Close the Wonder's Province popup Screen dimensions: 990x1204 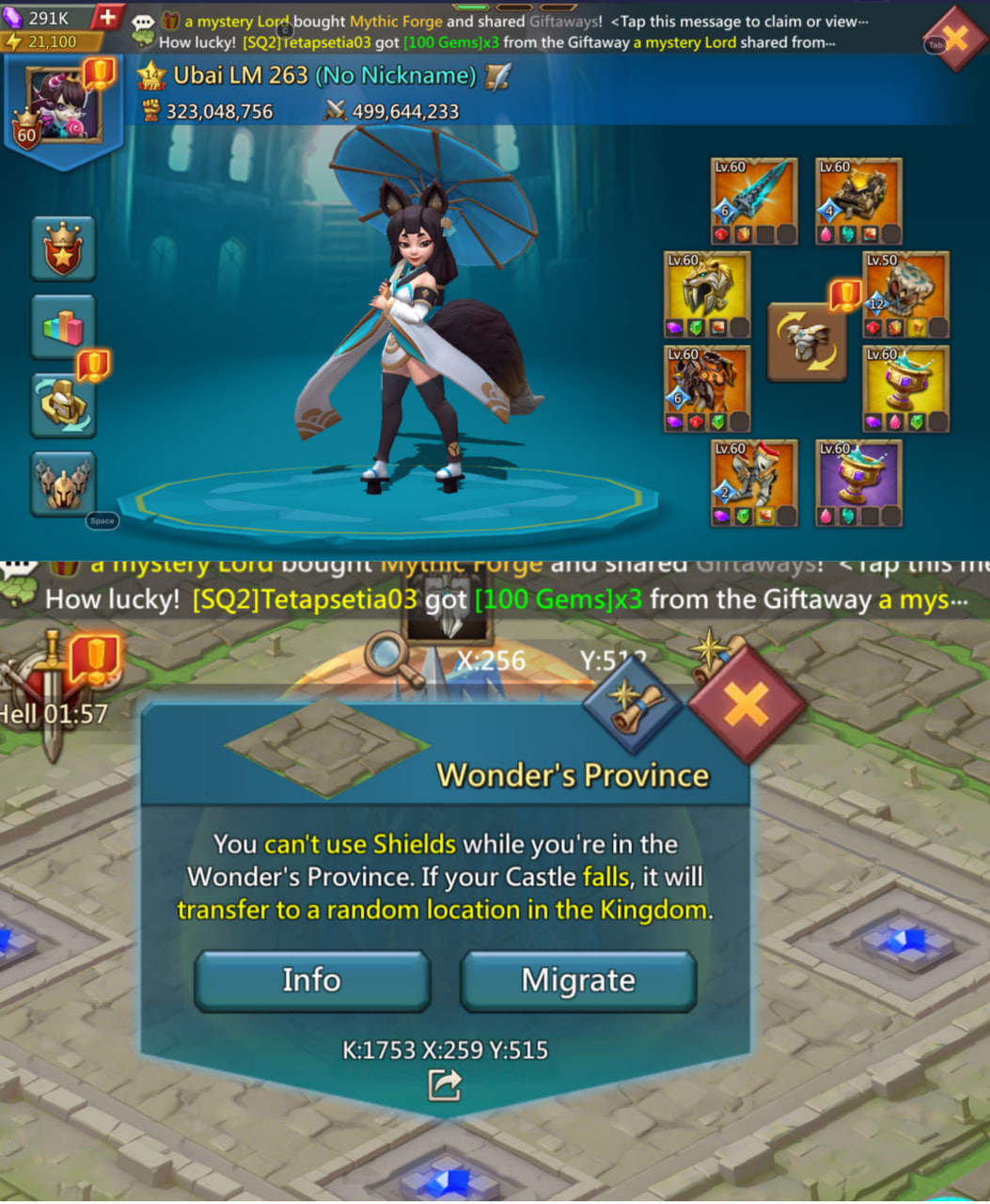click(746, 704)
